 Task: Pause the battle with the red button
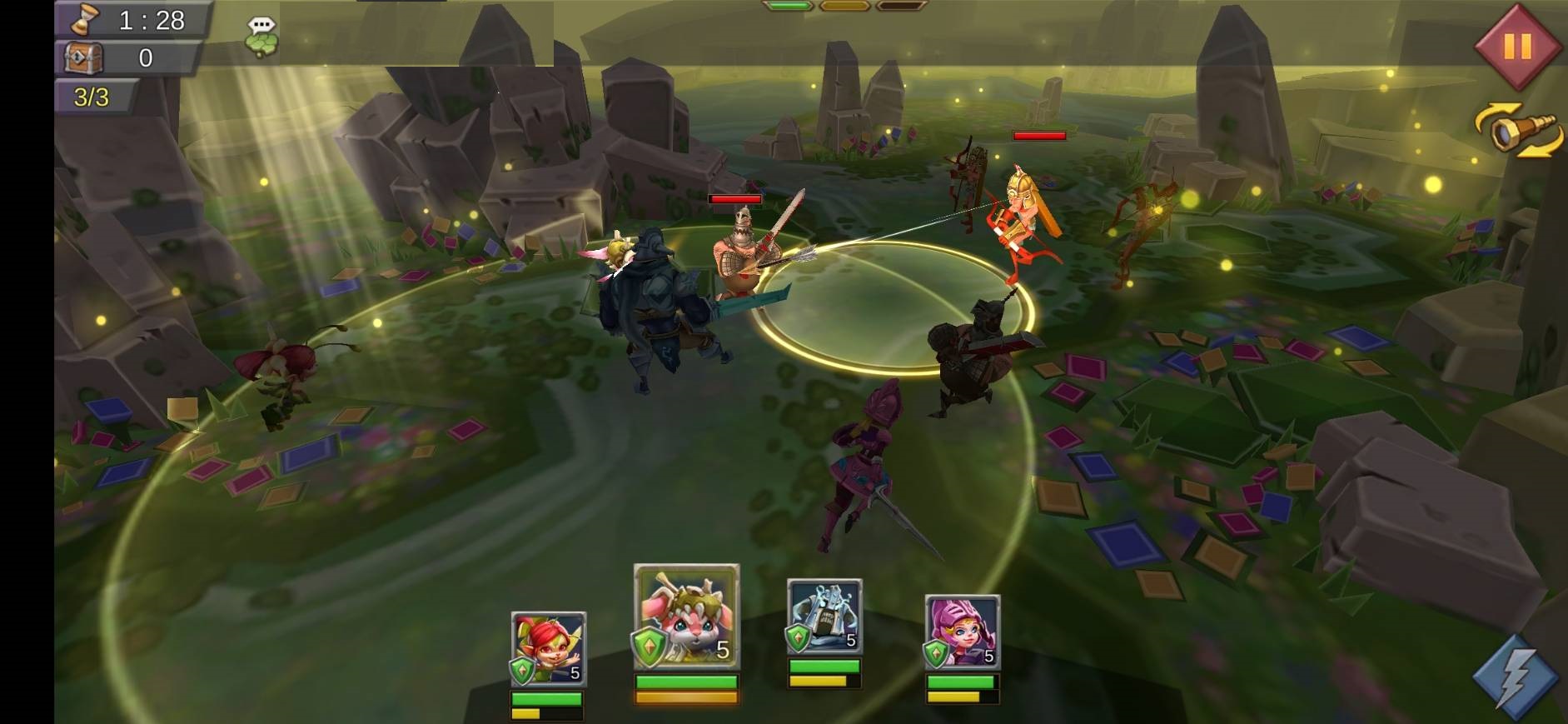(1516, 46)
